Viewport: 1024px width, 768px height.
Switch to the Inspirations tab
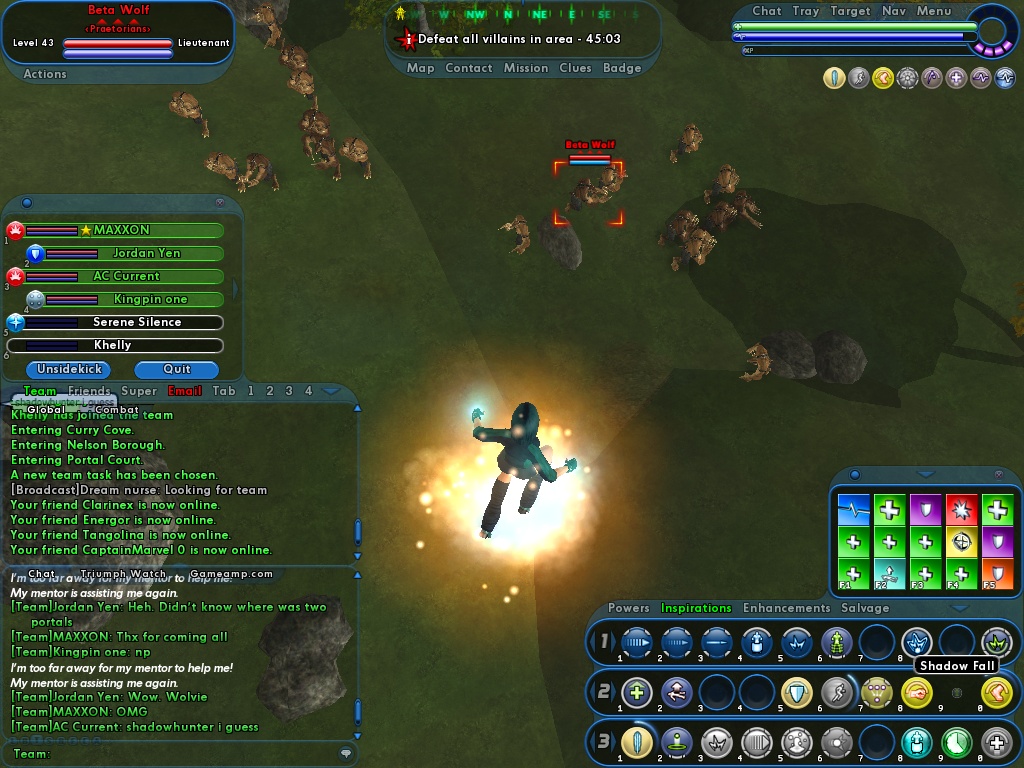click(x=696, y=608)
